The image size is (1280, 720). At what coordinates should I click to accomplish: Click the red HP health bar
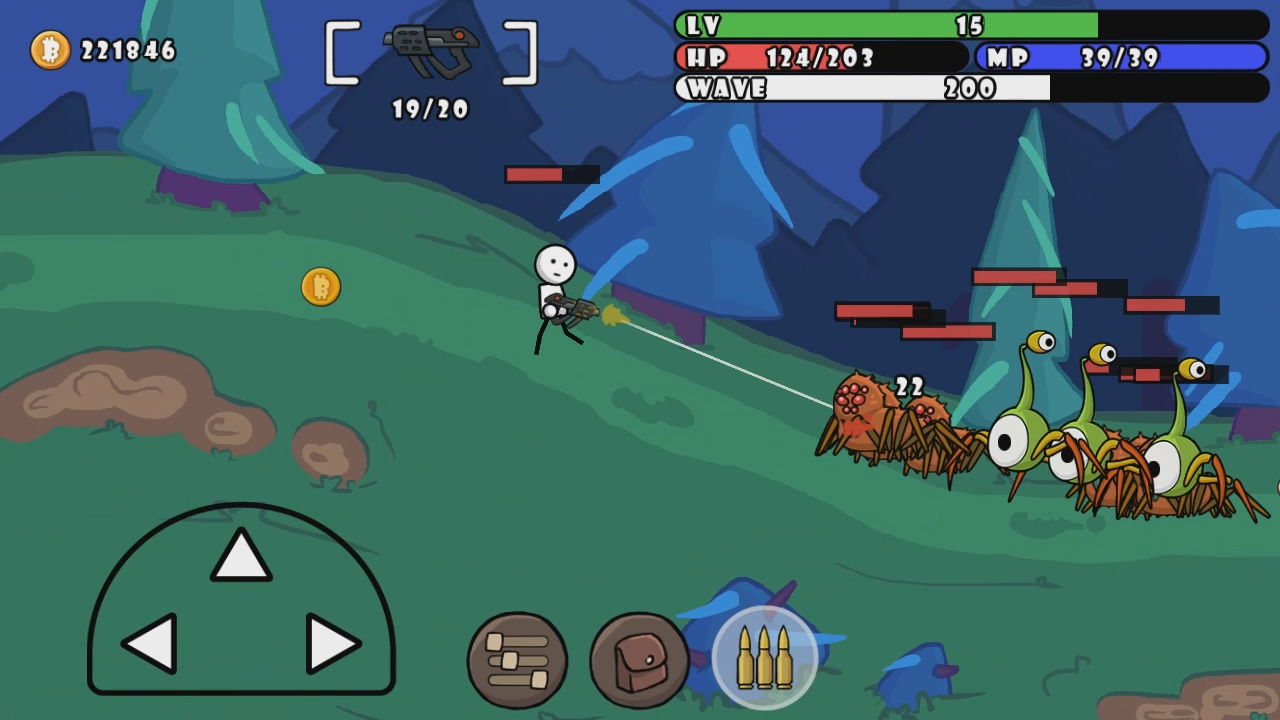820,58
